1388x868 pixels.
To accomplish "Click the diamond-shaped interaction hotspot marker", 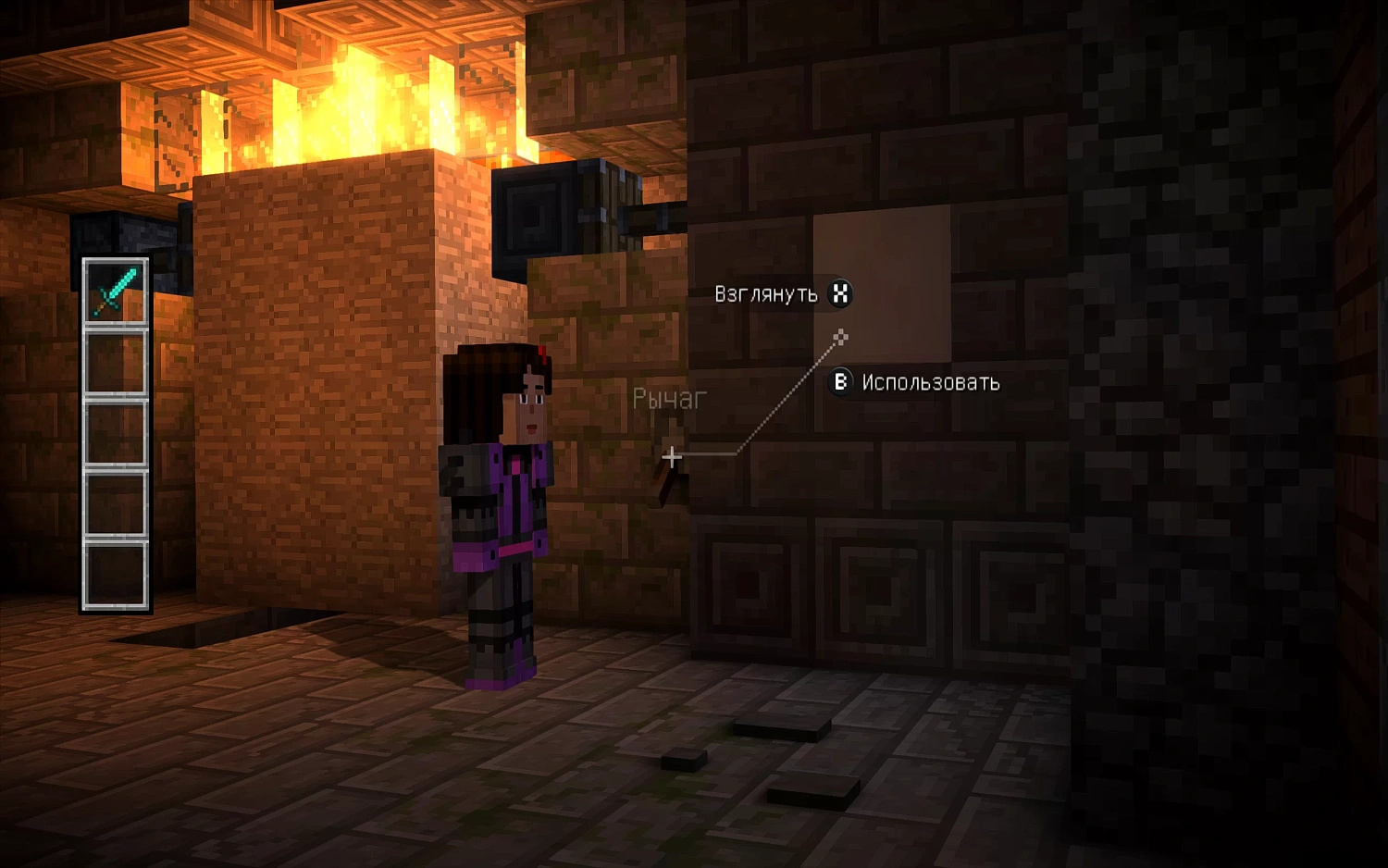I will [x=840, y=337].
